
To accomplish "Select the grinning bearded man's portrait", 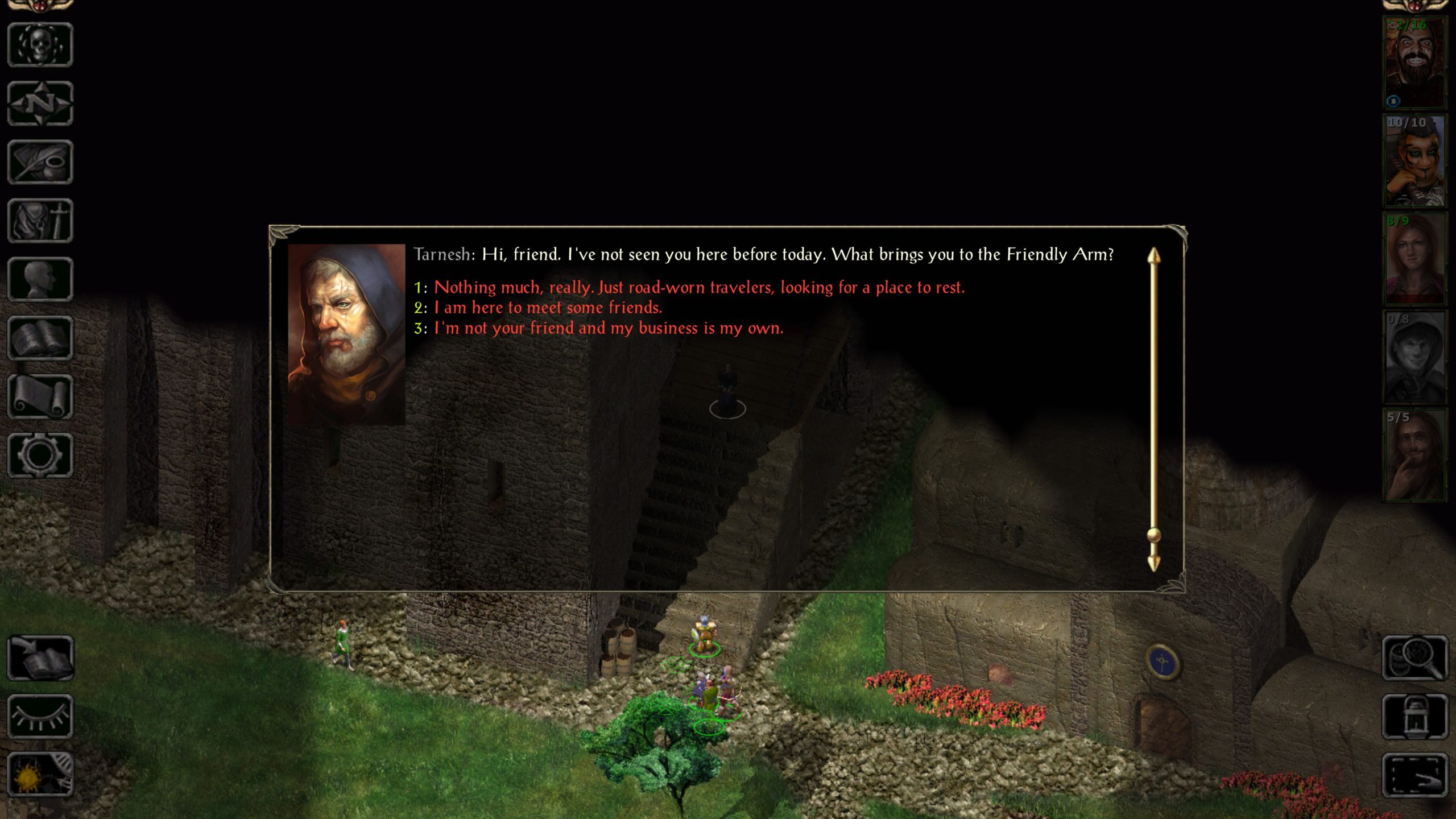I will pyautogui.click(x=1414, y=63).
